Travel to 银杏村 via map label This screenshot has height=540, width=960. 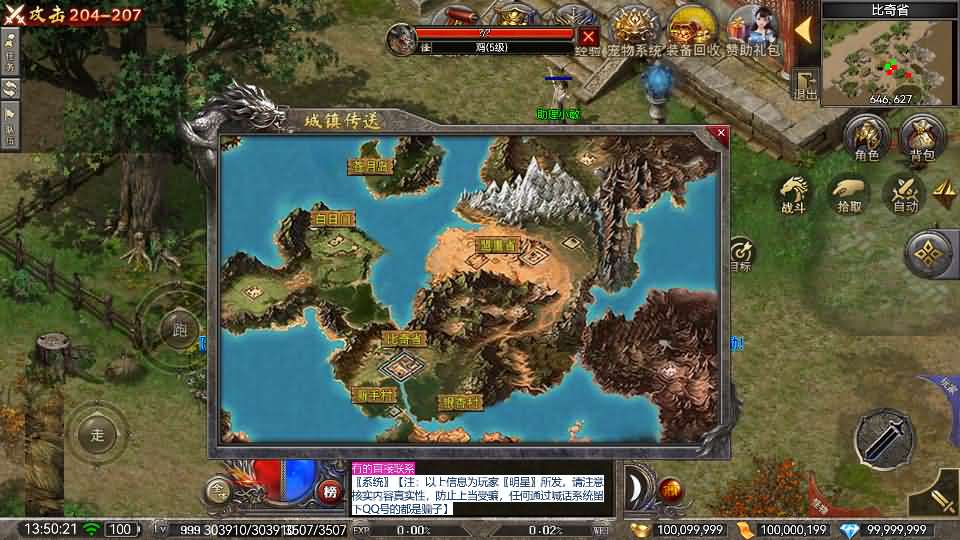[x=461, y=401]
